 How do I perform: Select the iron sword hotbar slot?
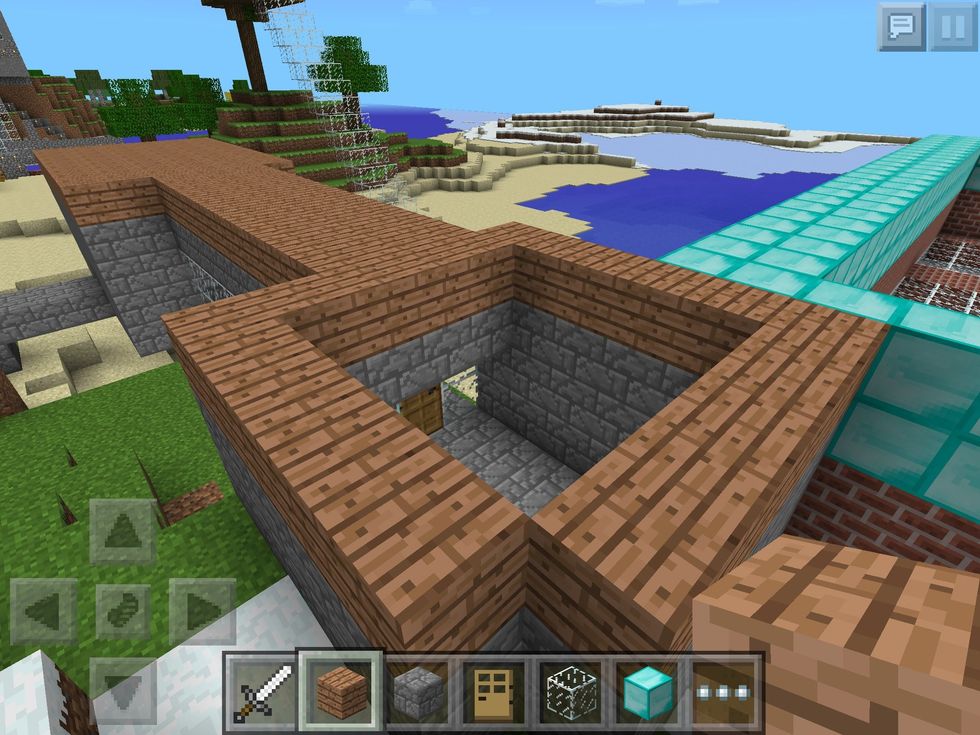pyautogui.click(x=261, y=692)
